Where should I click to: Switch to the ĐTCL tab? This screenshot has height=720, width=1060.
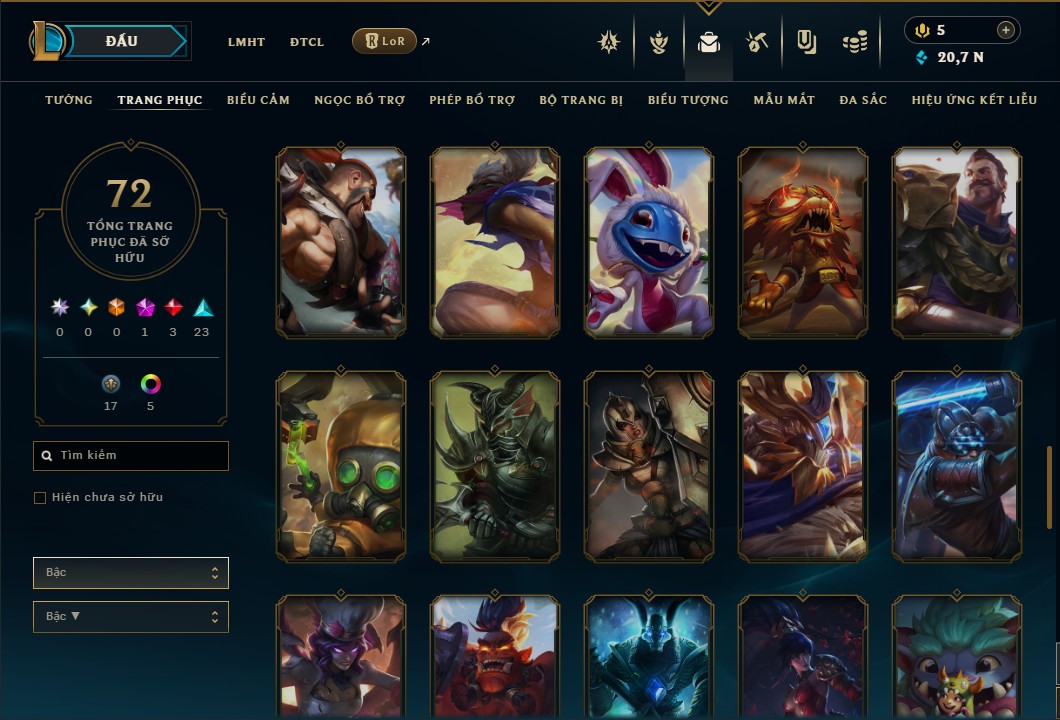[306, 42]
